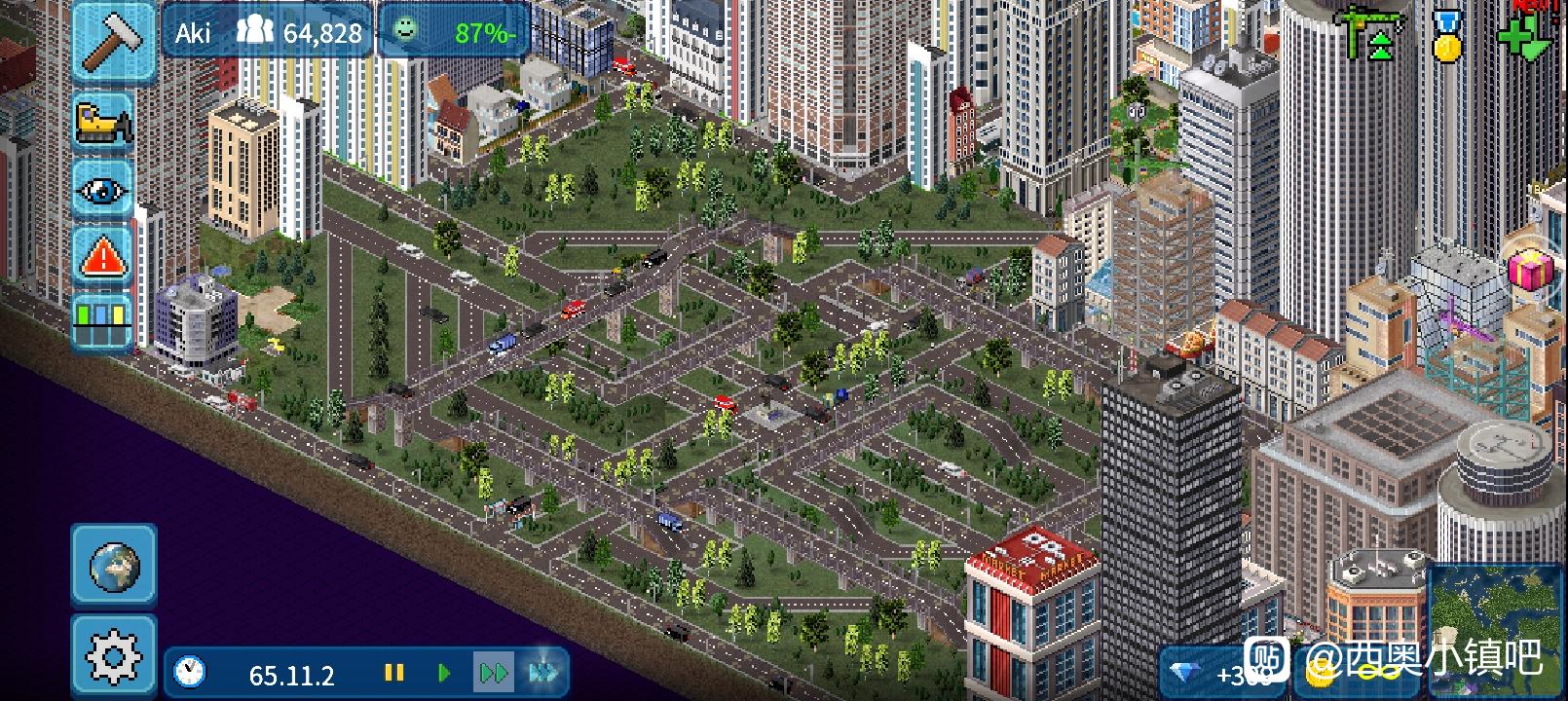1568x701 pixels.
Task: Open the gold medal achievements icon
Action: [1448, 35]
